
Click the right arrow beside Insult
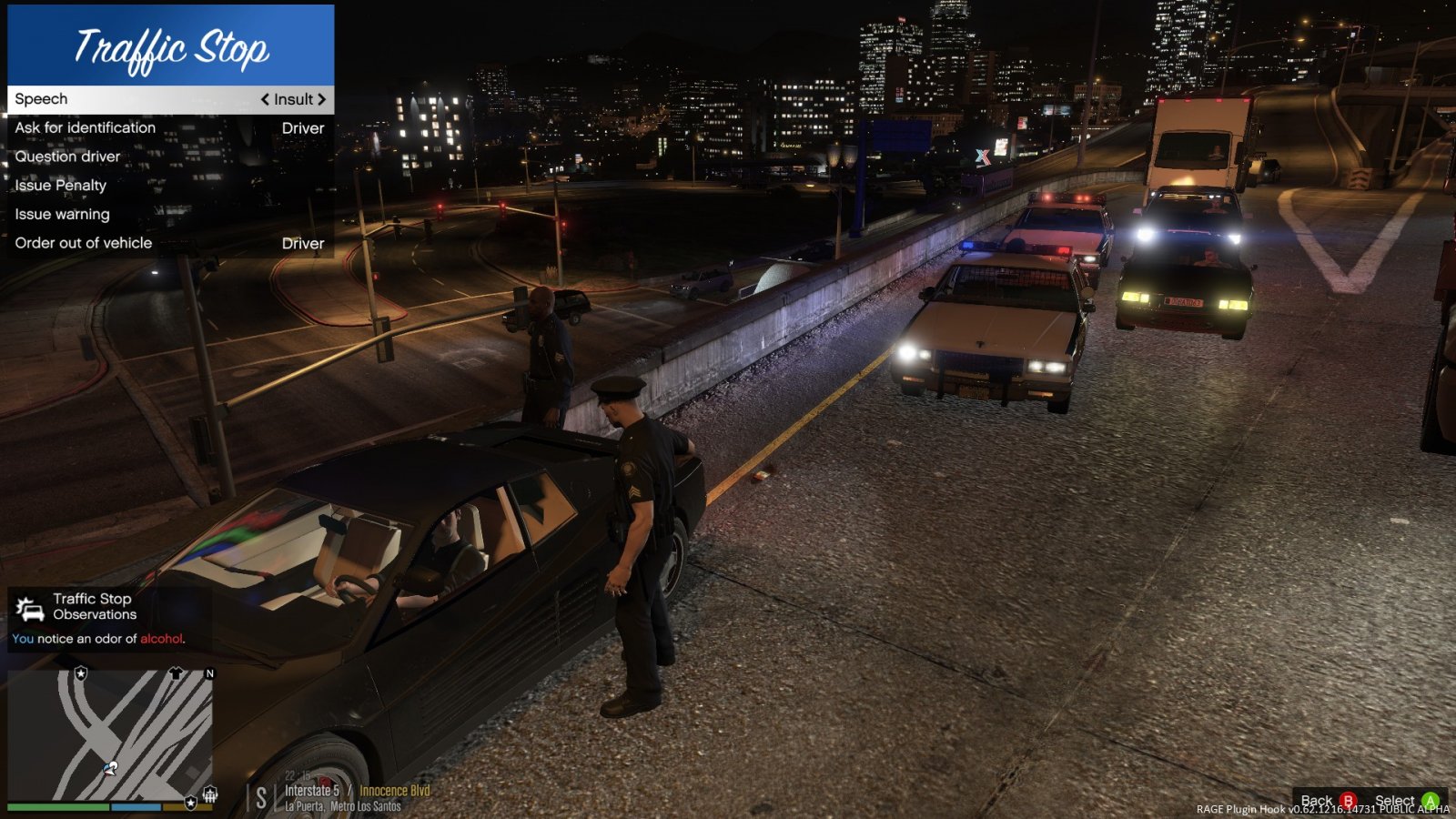321,99
